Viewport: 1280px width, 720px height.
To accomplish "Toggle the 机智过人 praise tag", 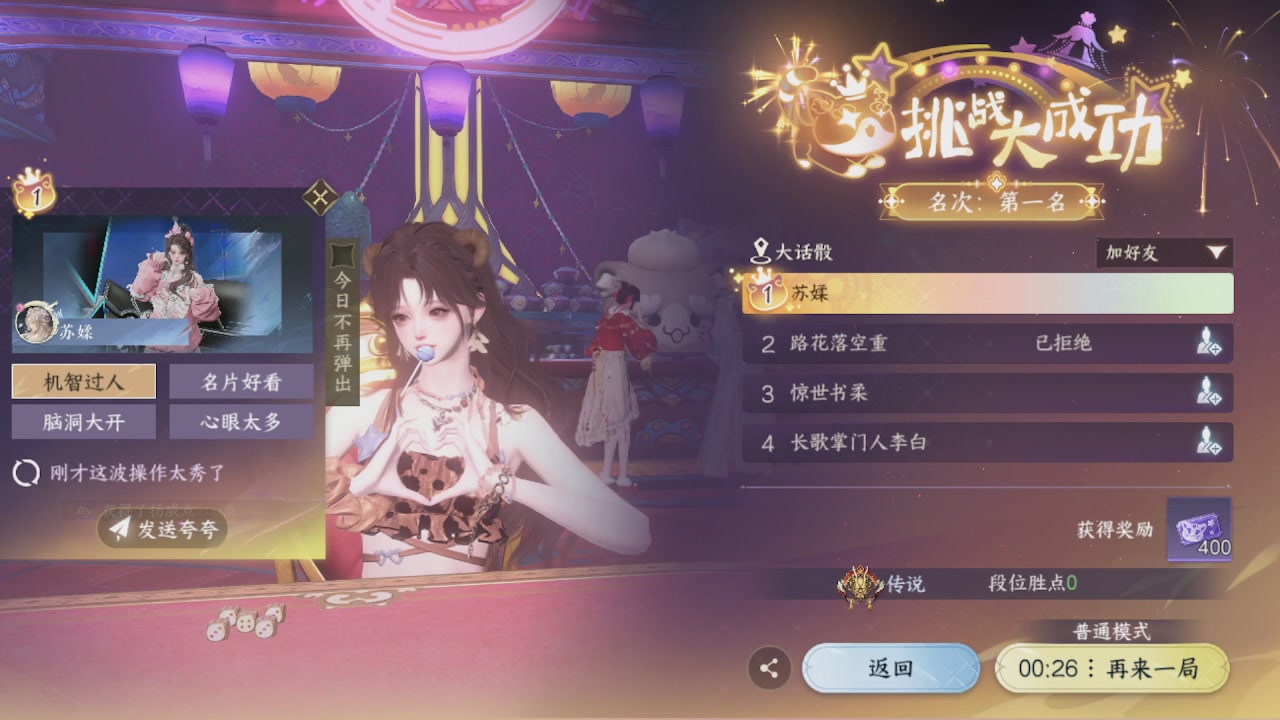I will 83,381.
